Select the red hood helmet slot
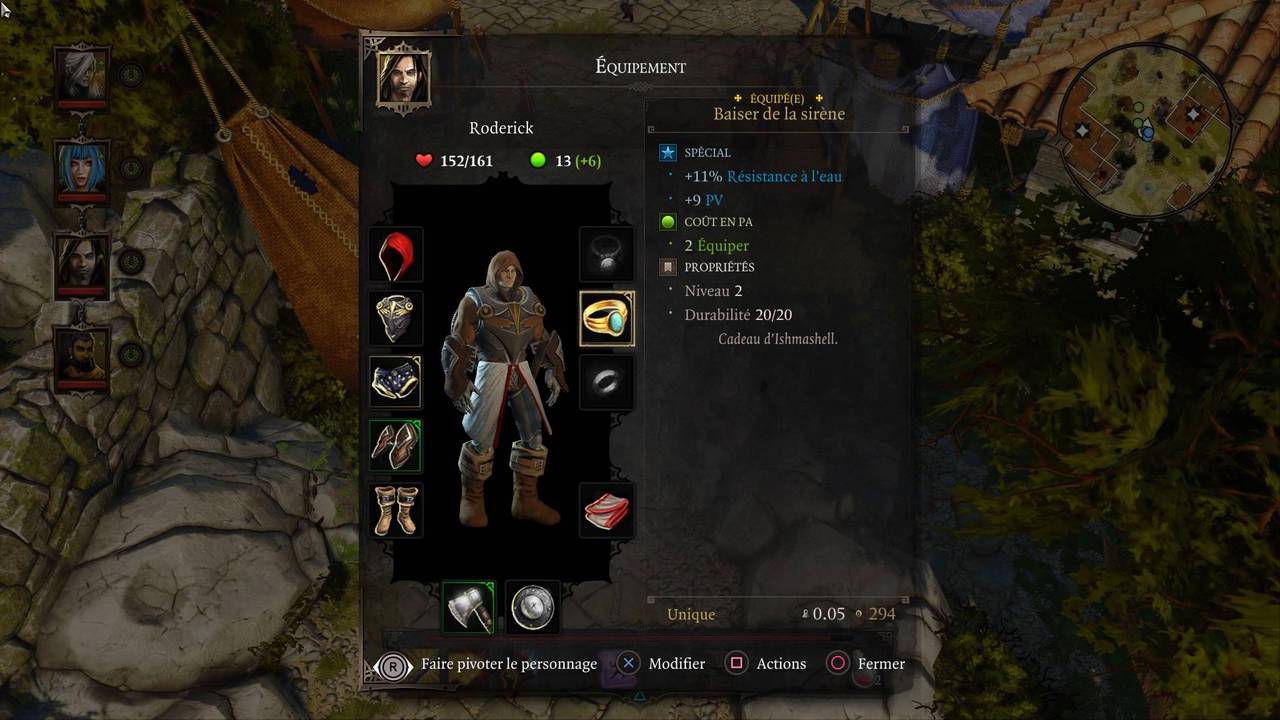Screen dimensions: 1280x720 point(396,254)
